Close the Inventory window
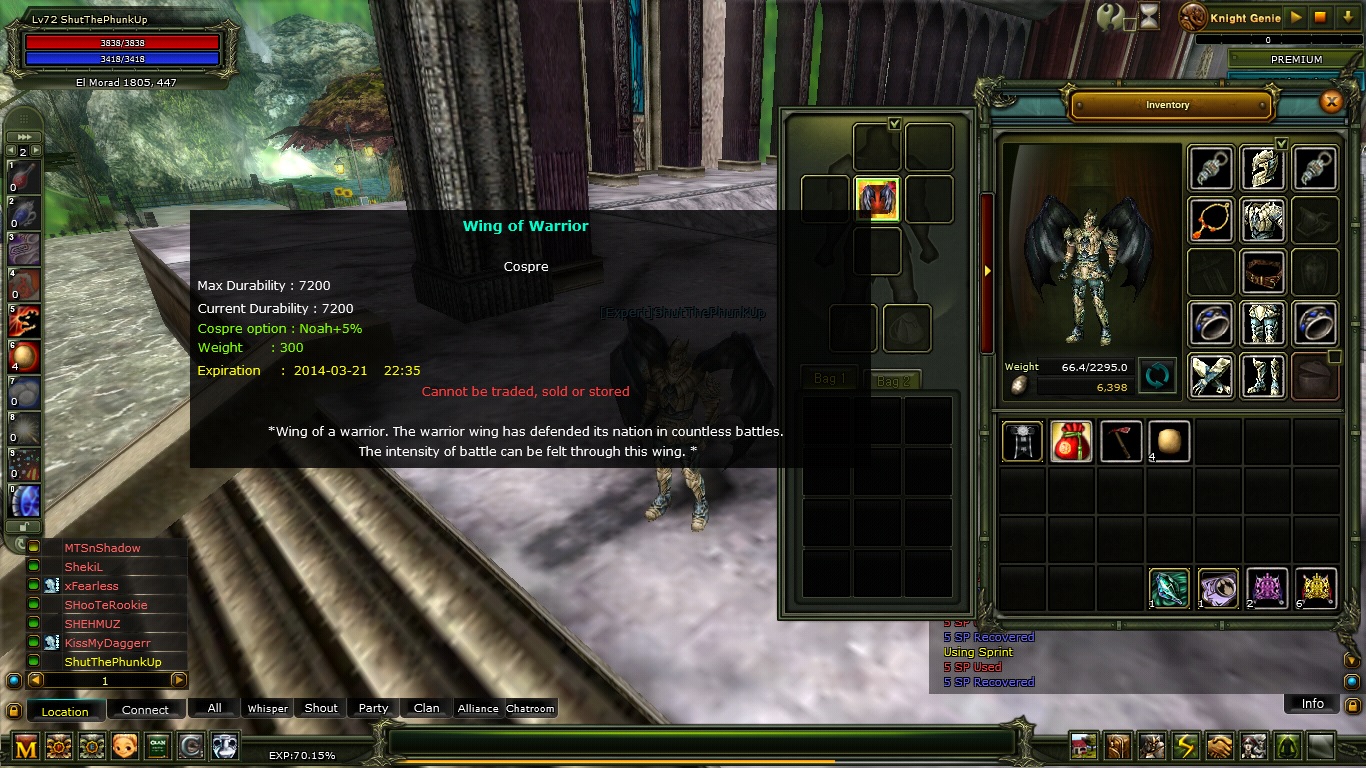 (1331, 101)
